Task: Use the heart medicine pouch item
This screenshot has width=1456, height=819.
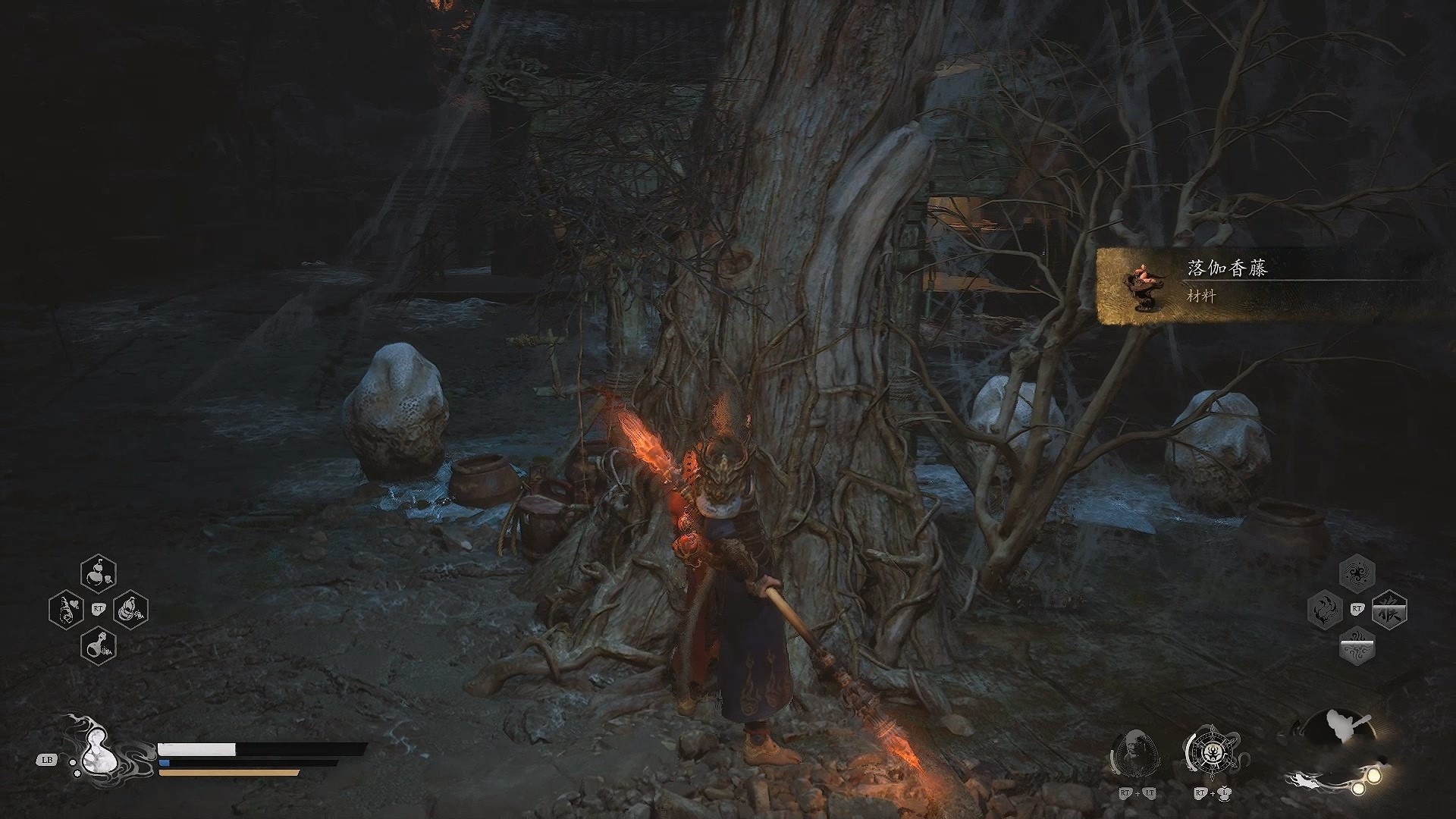Action: [x=66, y=609]
